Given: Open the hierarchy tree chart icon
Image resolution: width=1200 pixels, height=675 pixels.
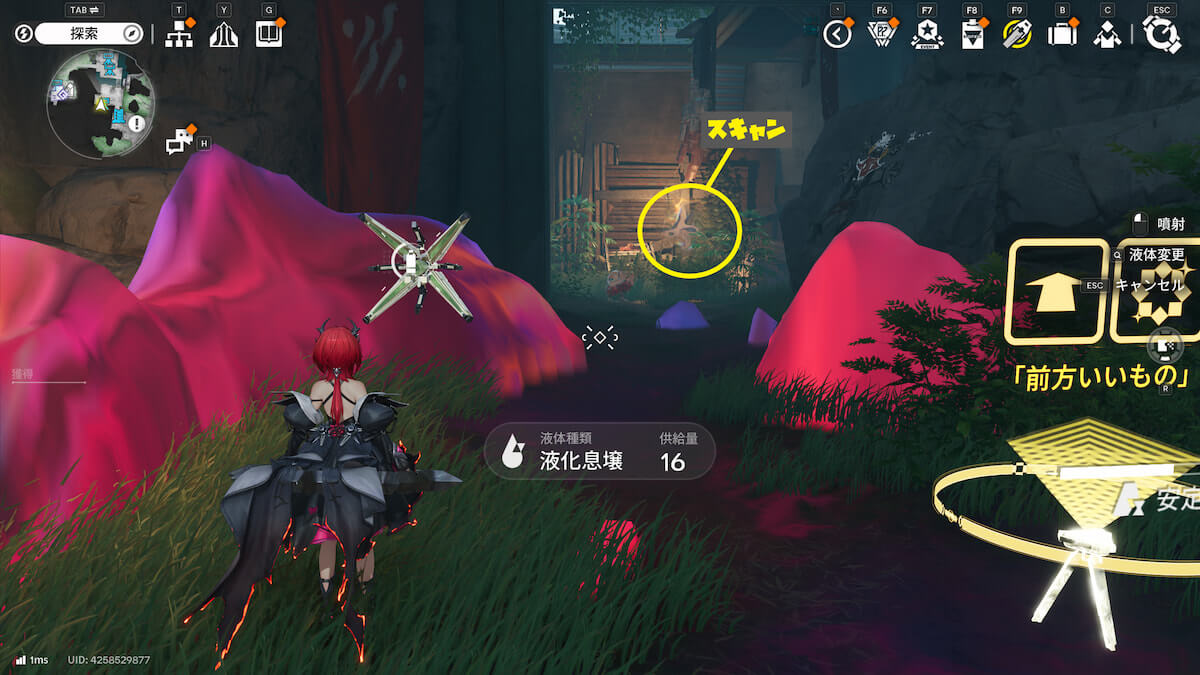Looking at the screenshot, I should pos(179,35).
